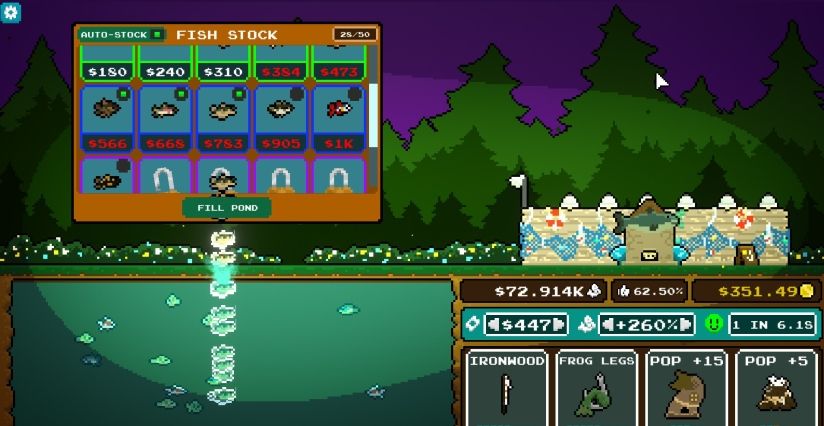
Task: Toggle the Auto-Stock option
Action: pos(157,34)
